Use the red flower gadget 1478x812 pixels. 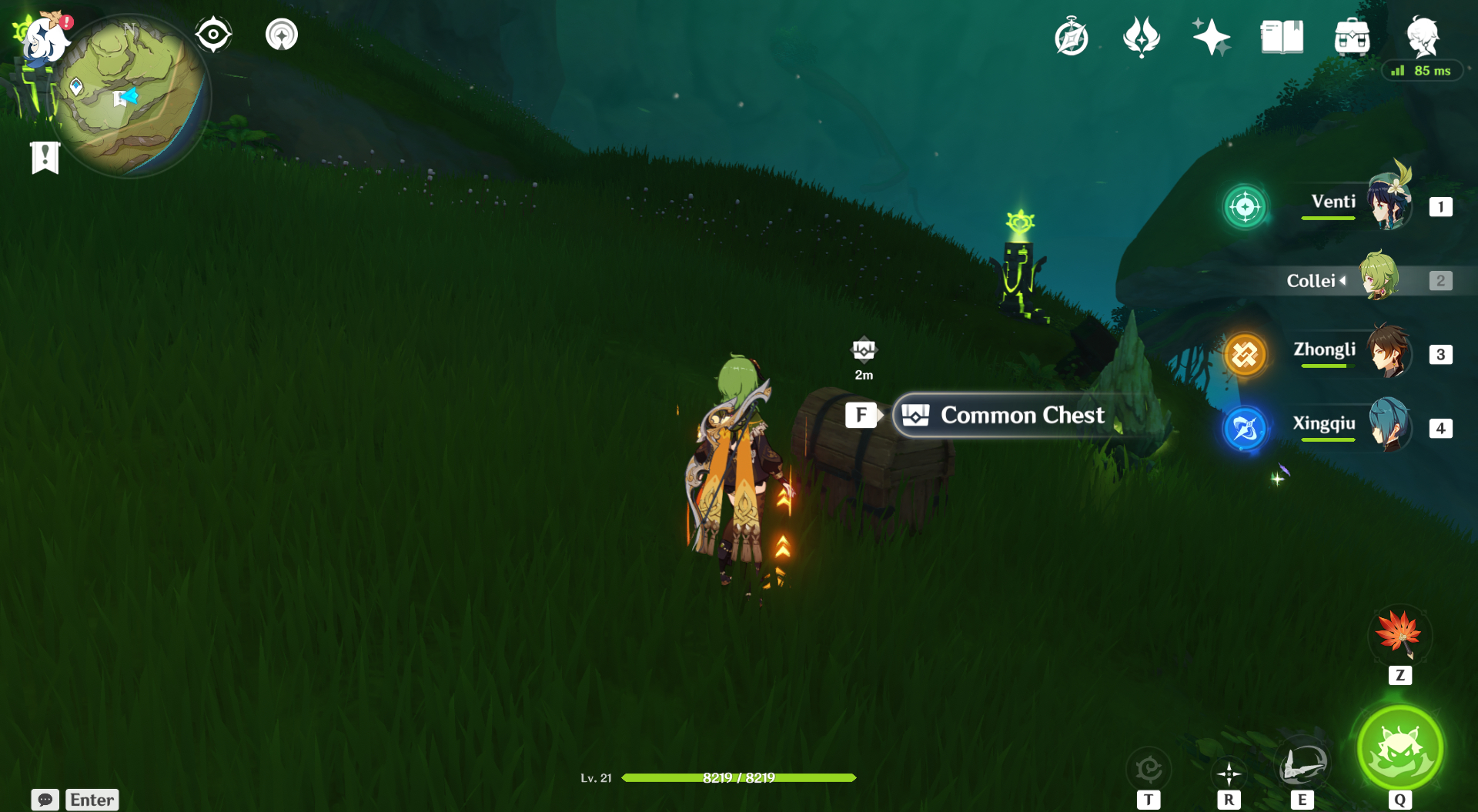1399,635
